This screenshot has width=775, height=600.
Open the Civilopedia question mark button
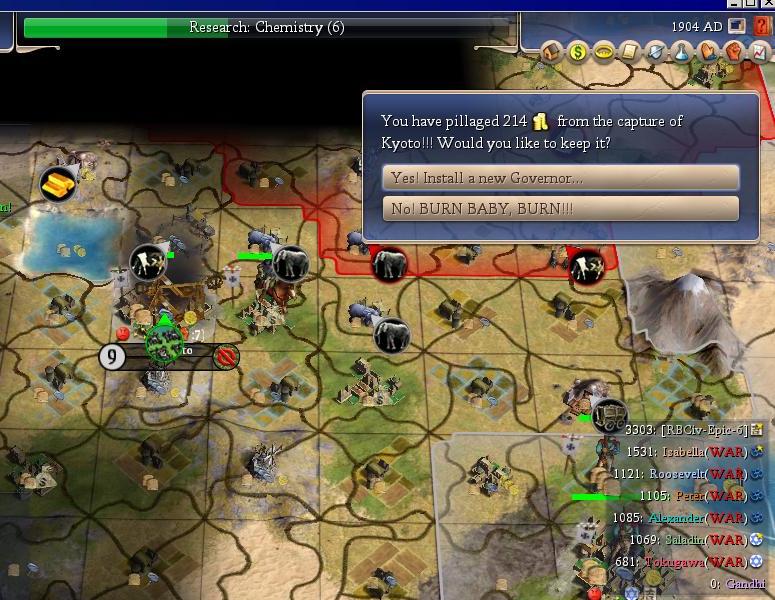[762, 26]
